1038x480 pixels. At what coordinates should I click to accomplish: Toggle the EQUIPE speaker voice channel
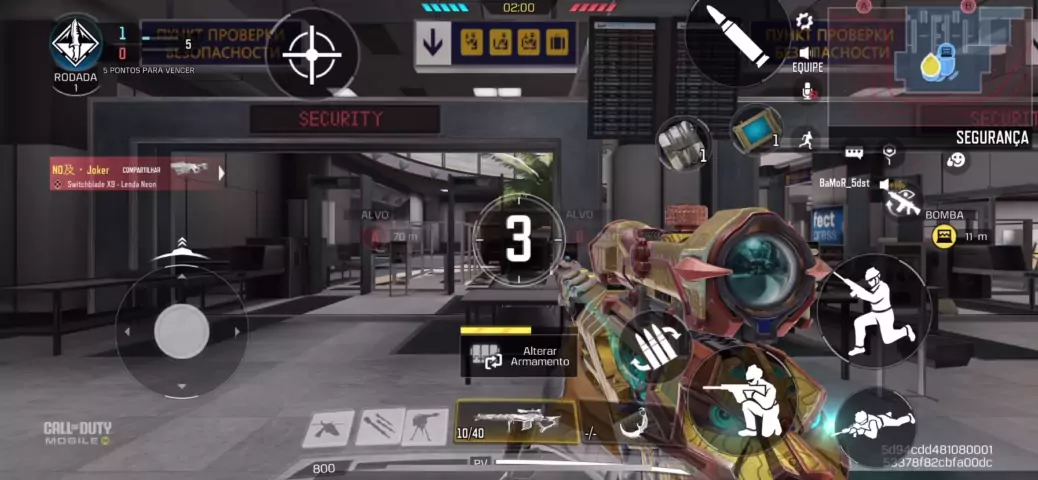tap(805, 54)
